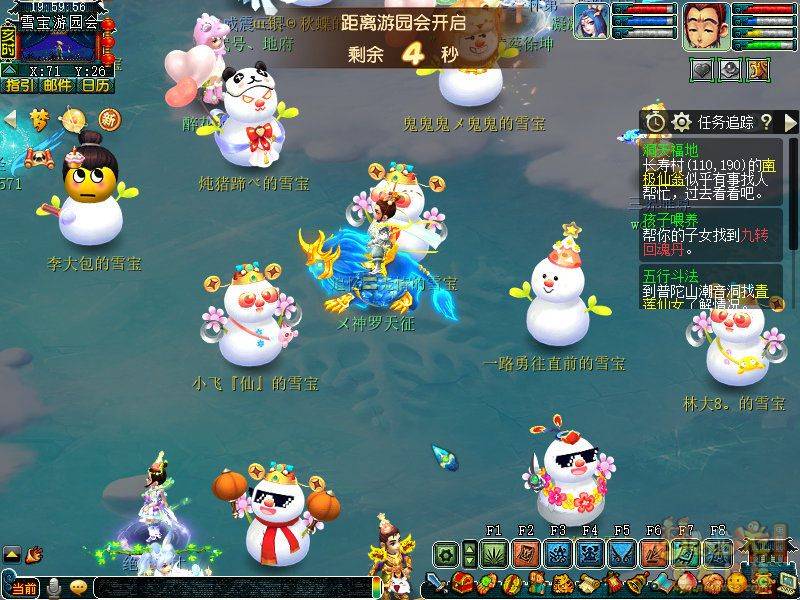This screenshot has height=600, width=800.
Task: Click the quest tracker stopwatch icon
Action: 655,122
